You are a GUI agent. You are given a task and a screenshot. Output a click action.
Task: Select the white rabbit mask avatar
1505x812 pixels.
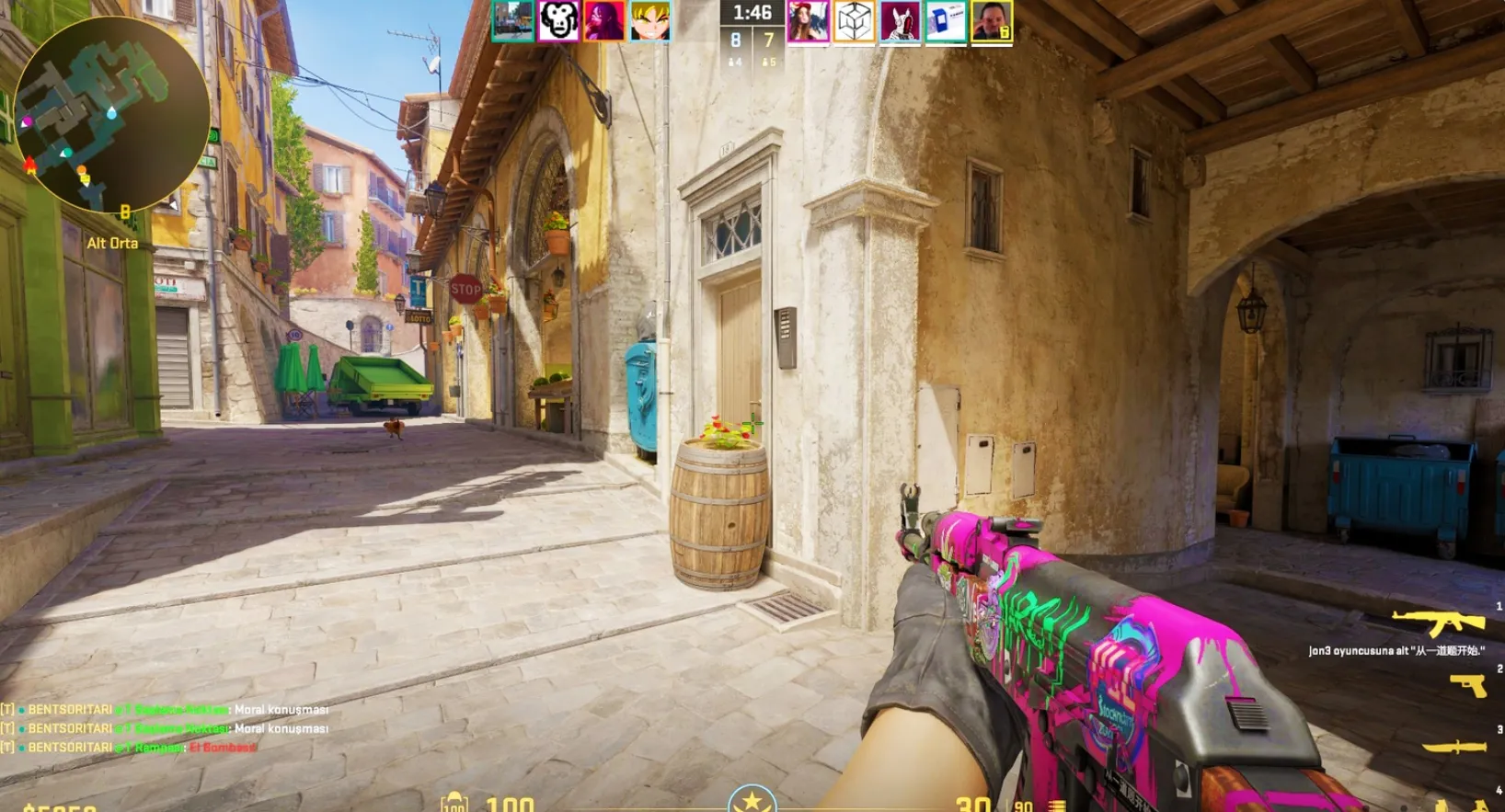(x=900, y=22)
